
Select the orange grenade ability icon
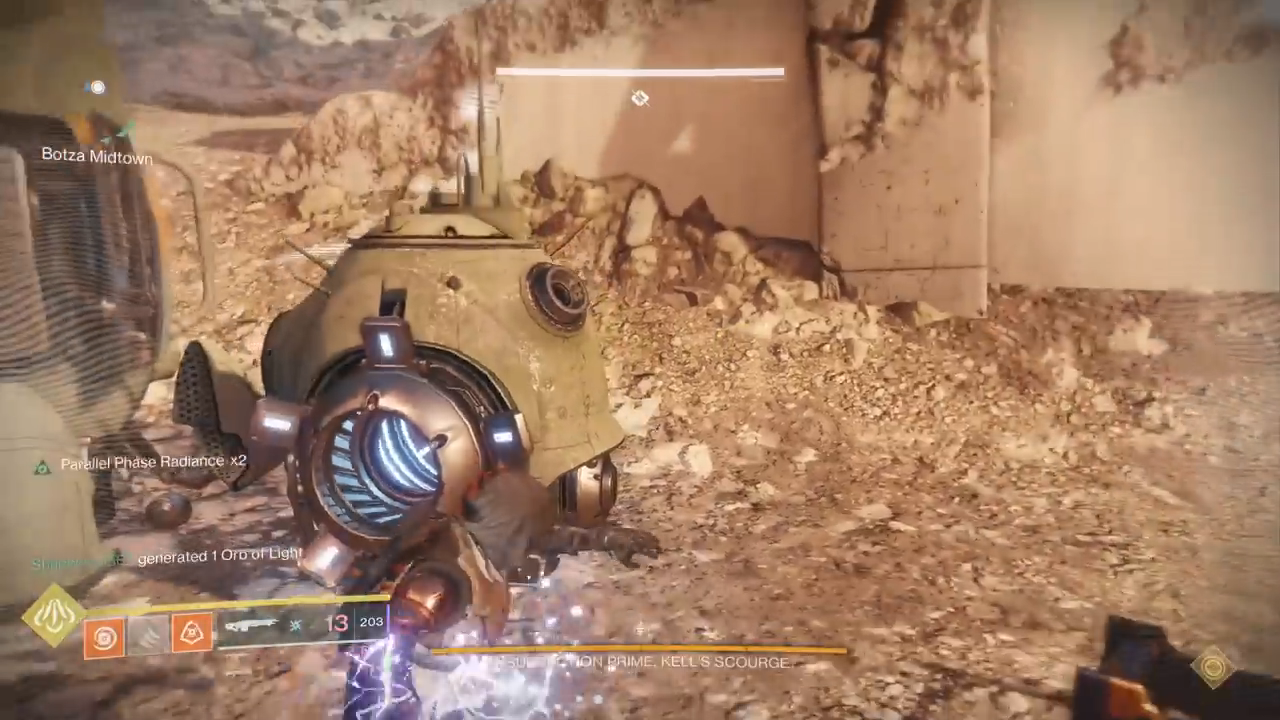(104, 637)
